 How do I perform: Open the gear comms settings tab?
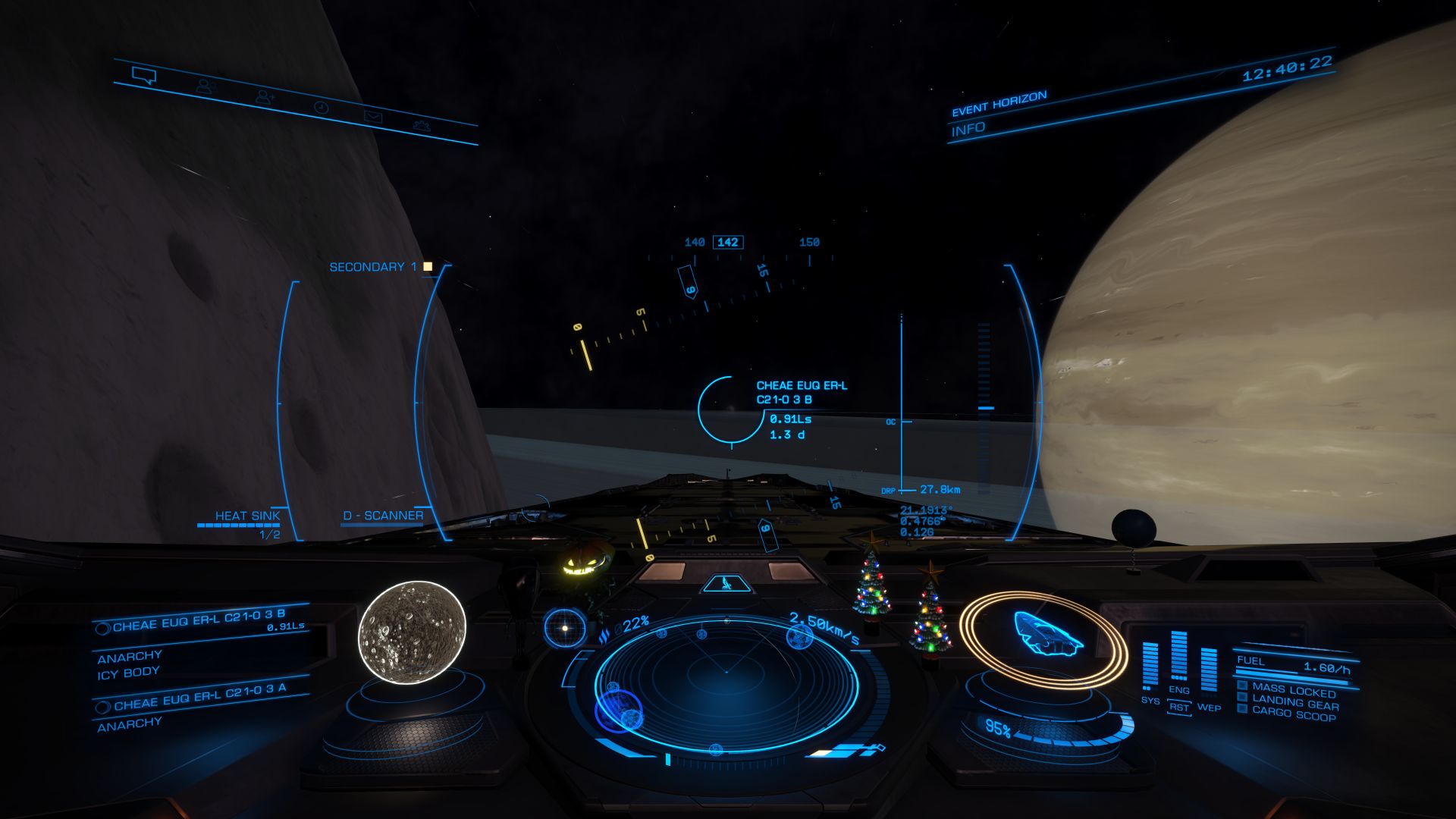coord(422,126)
